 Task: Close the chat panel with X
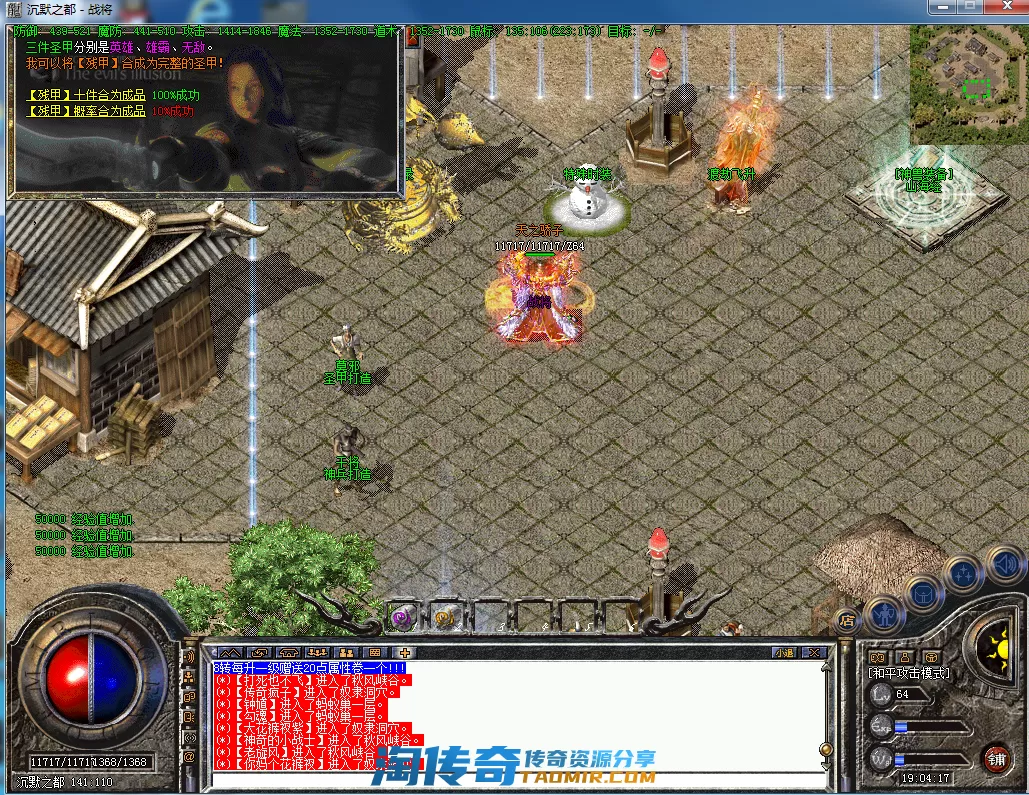pos(815,653)
